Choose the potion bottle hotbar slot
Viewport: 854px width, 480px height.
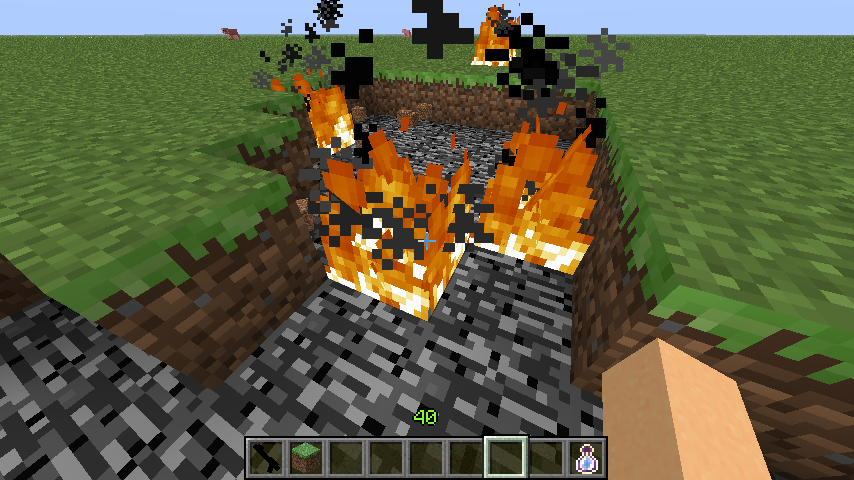586,458
